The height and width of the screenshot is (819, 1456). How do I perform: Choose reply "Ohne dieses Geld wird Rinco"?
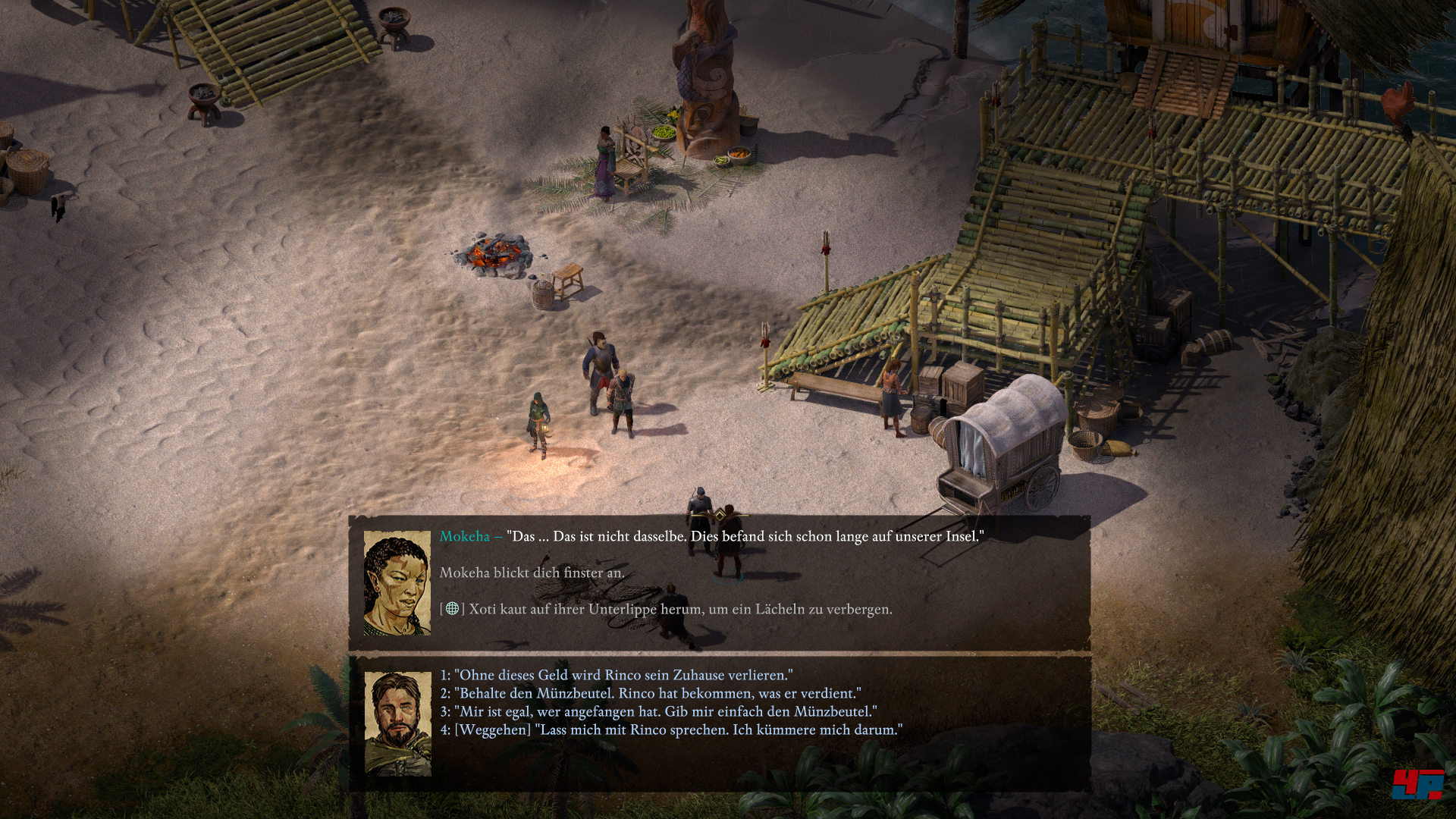pos(616,675)
